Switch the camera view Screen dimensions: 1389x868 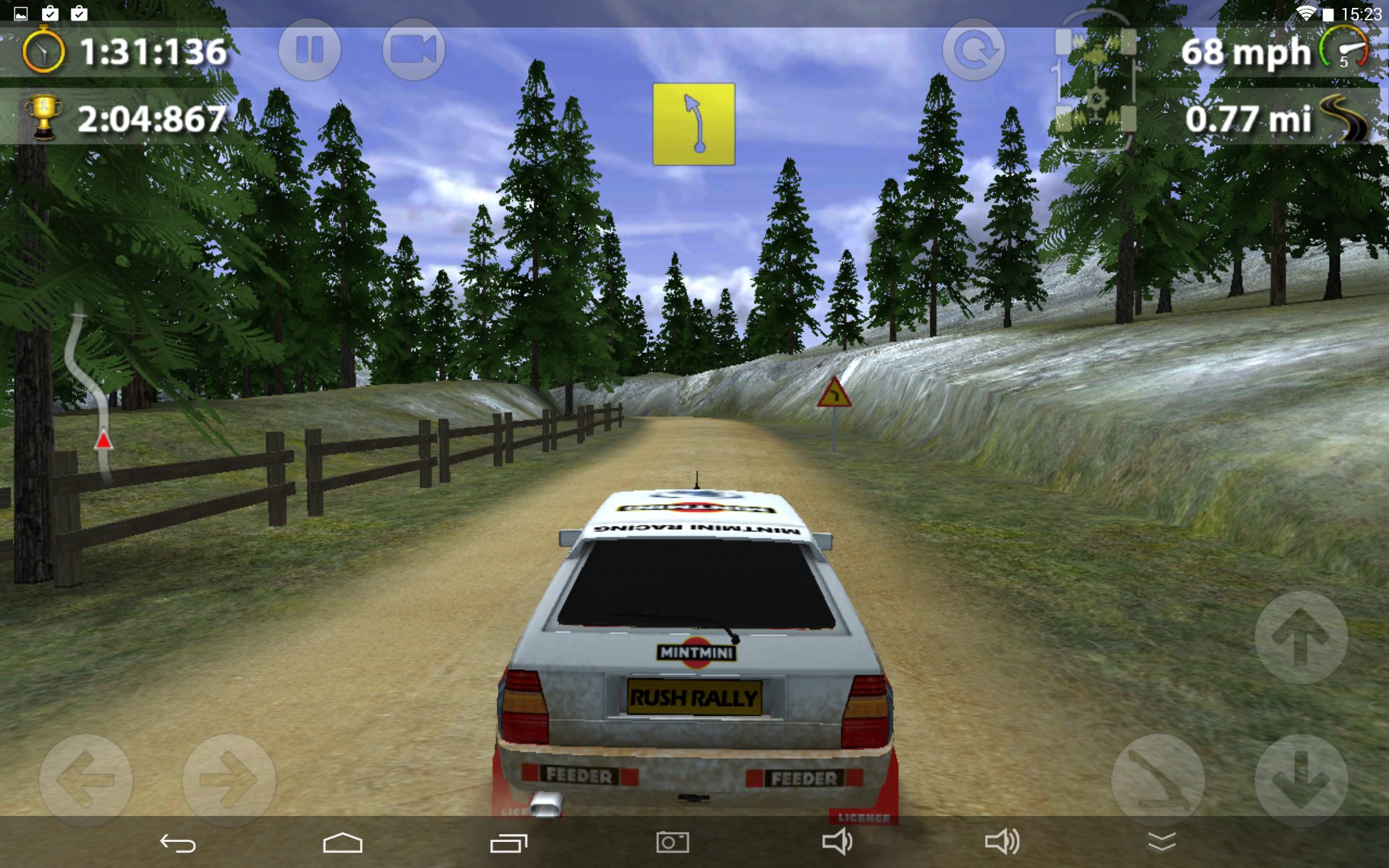tap(413, 51)
